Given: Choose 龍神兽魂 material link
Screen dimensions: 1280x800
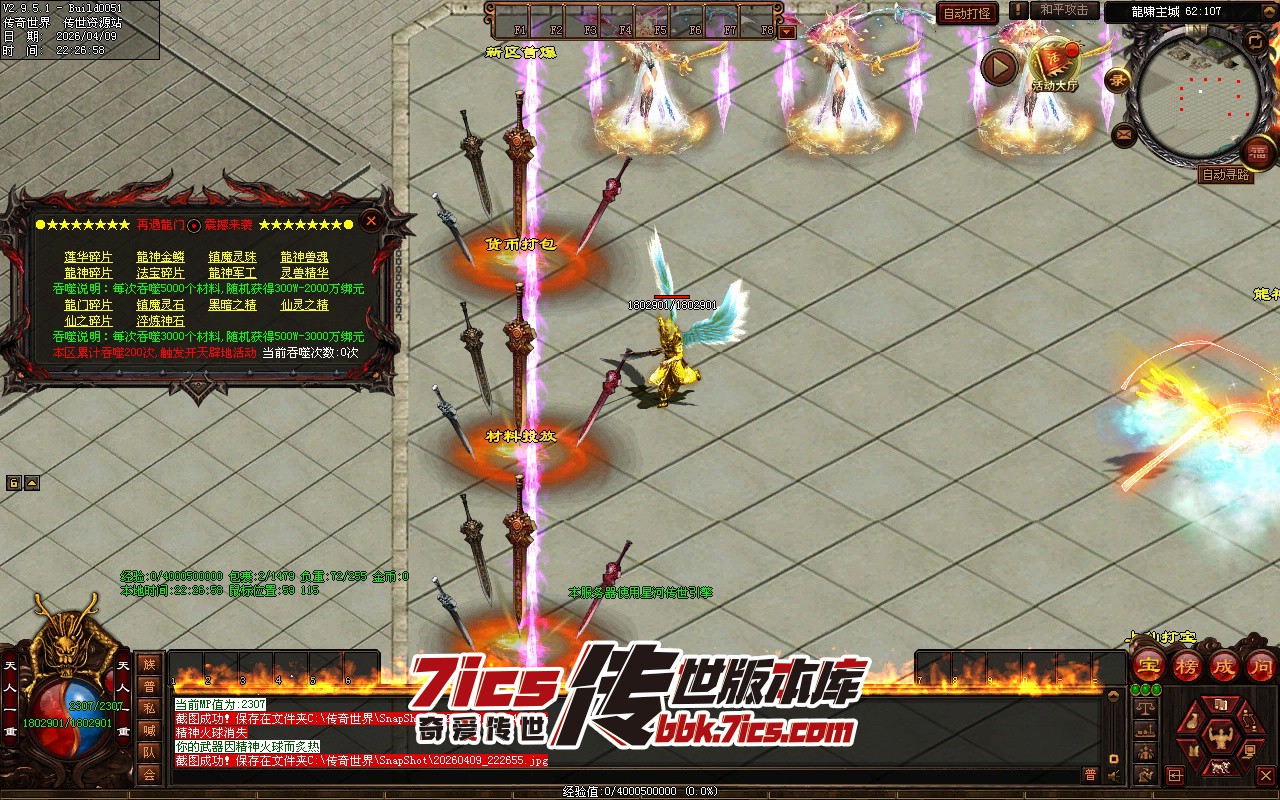Looking at the screenshot, I should (x=304, y=257).
